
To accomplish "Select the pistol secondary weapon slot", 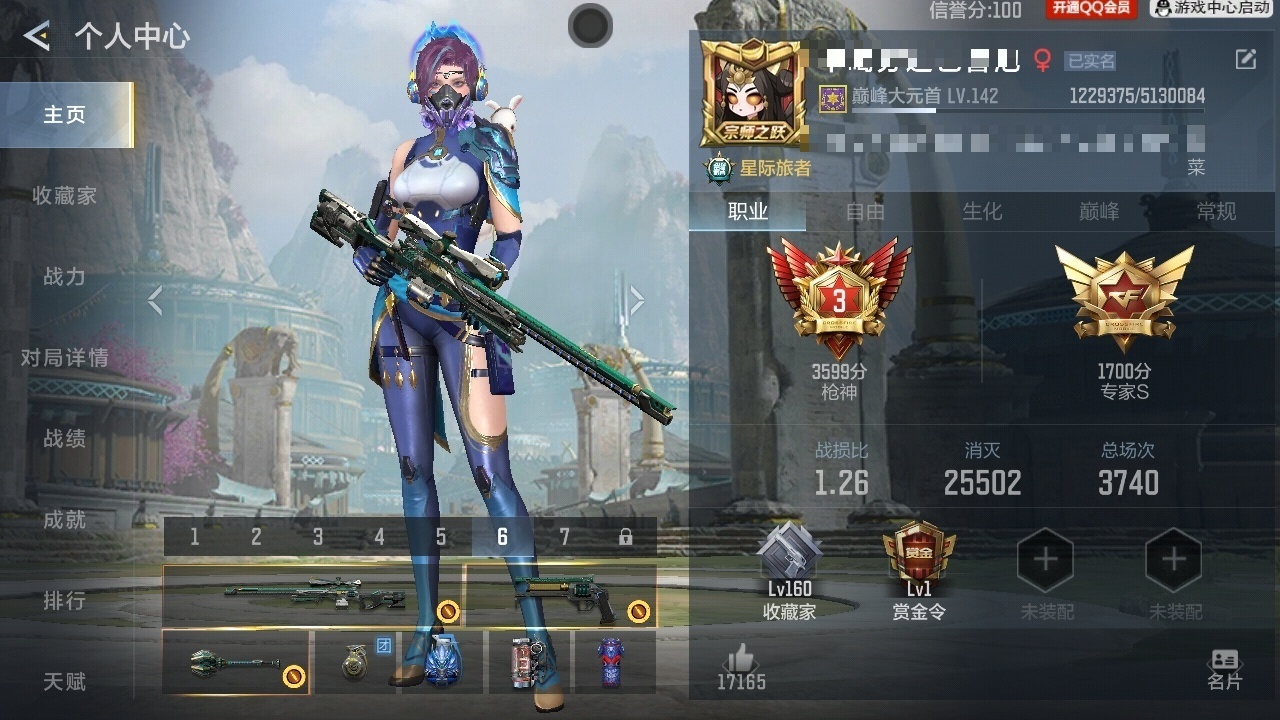I will tap(559, 597).
